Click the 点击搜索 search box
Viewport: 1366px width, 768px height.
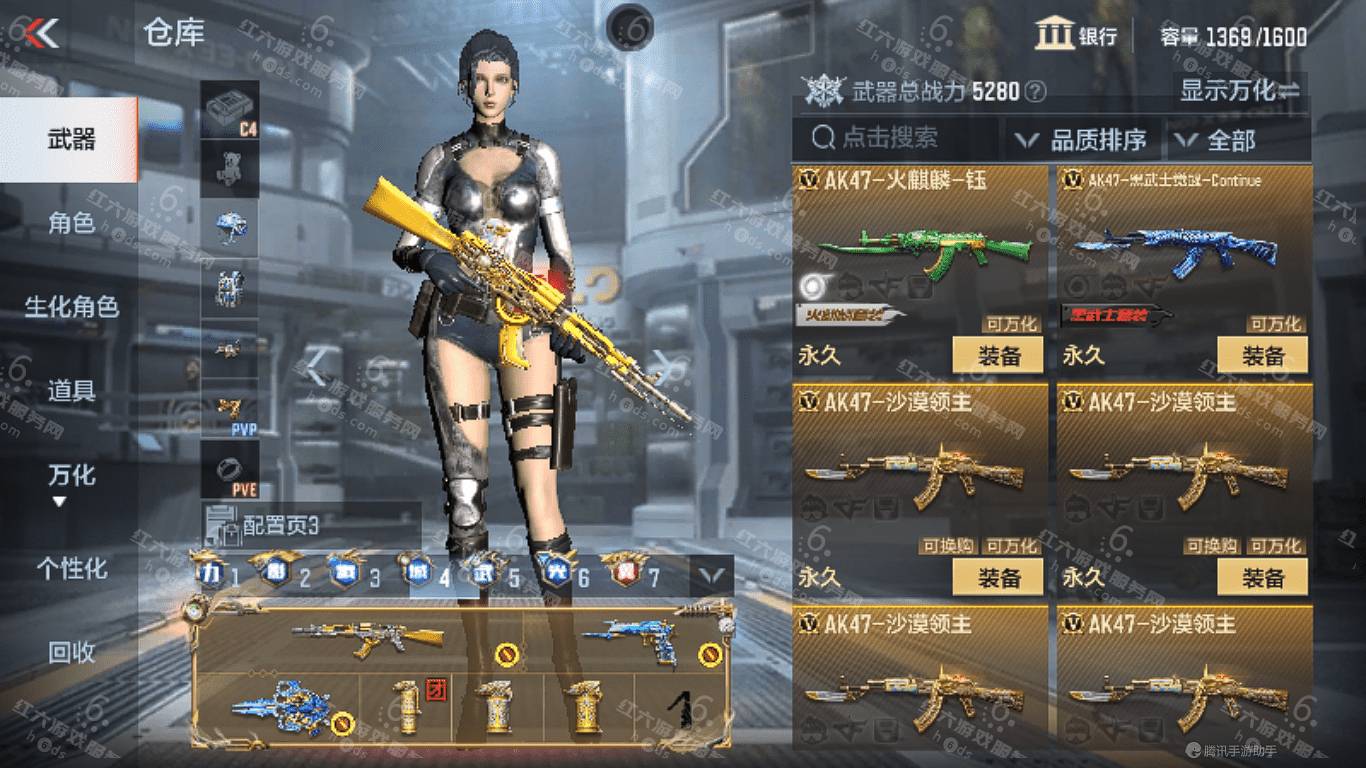pyautogui.click(x=895, y=139)
